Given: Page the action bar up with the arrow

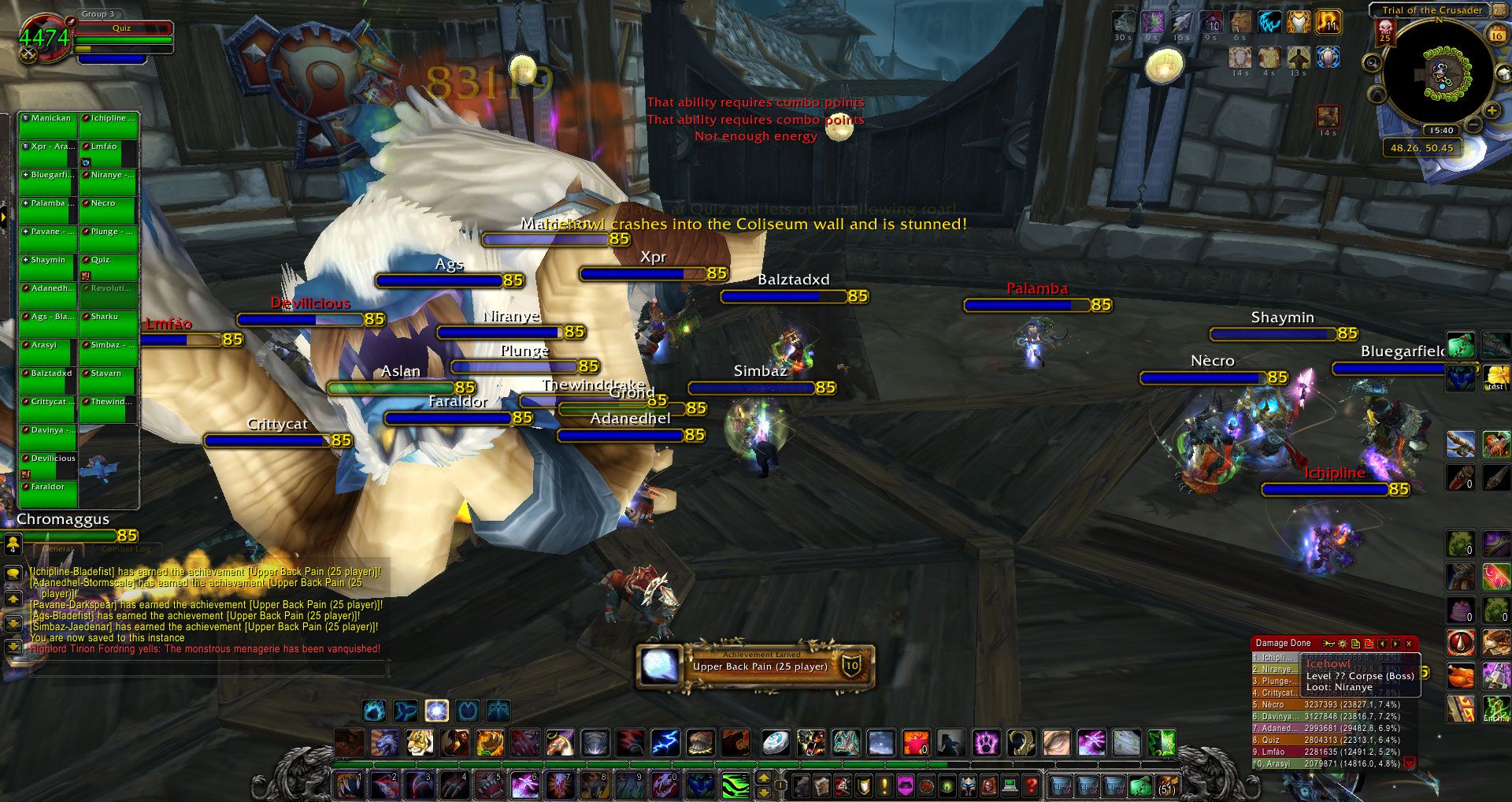Looking at the screenshot, I should 763,778.
